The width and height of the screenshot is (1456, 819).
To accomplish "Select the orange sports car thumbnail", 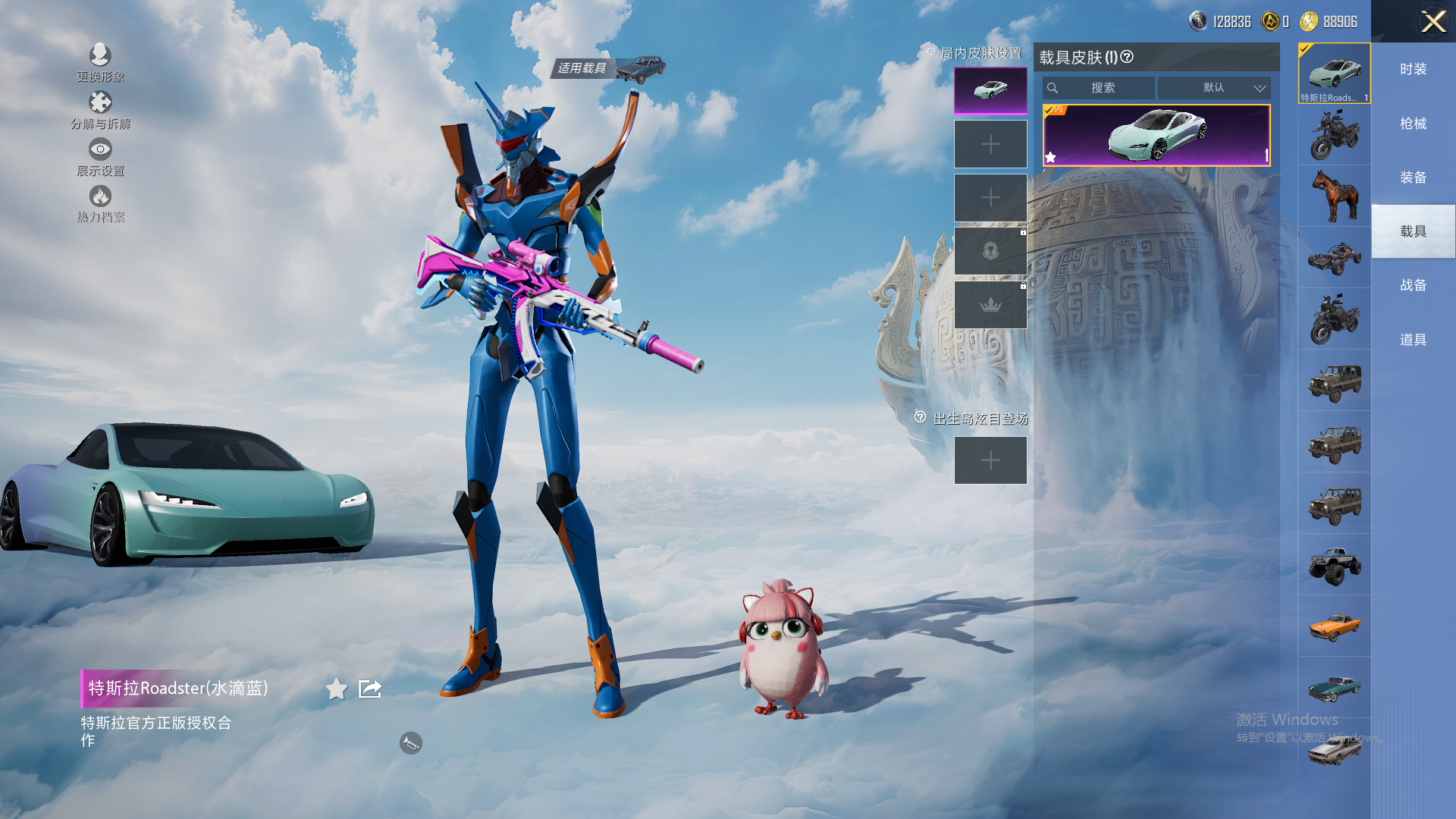I will pos(1335,626).
